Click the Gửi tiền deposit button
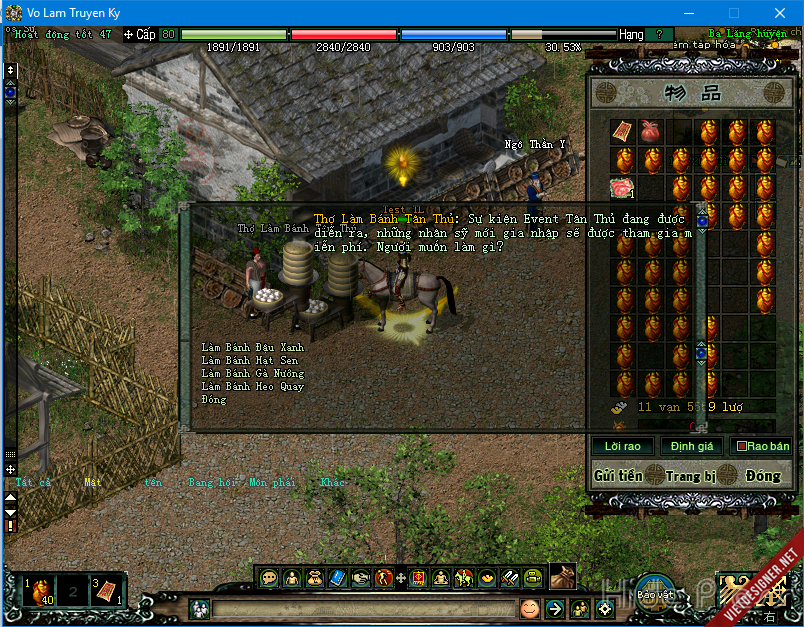Image resolution: width=804 pixels, height=627 pixels. coord(617,476)
